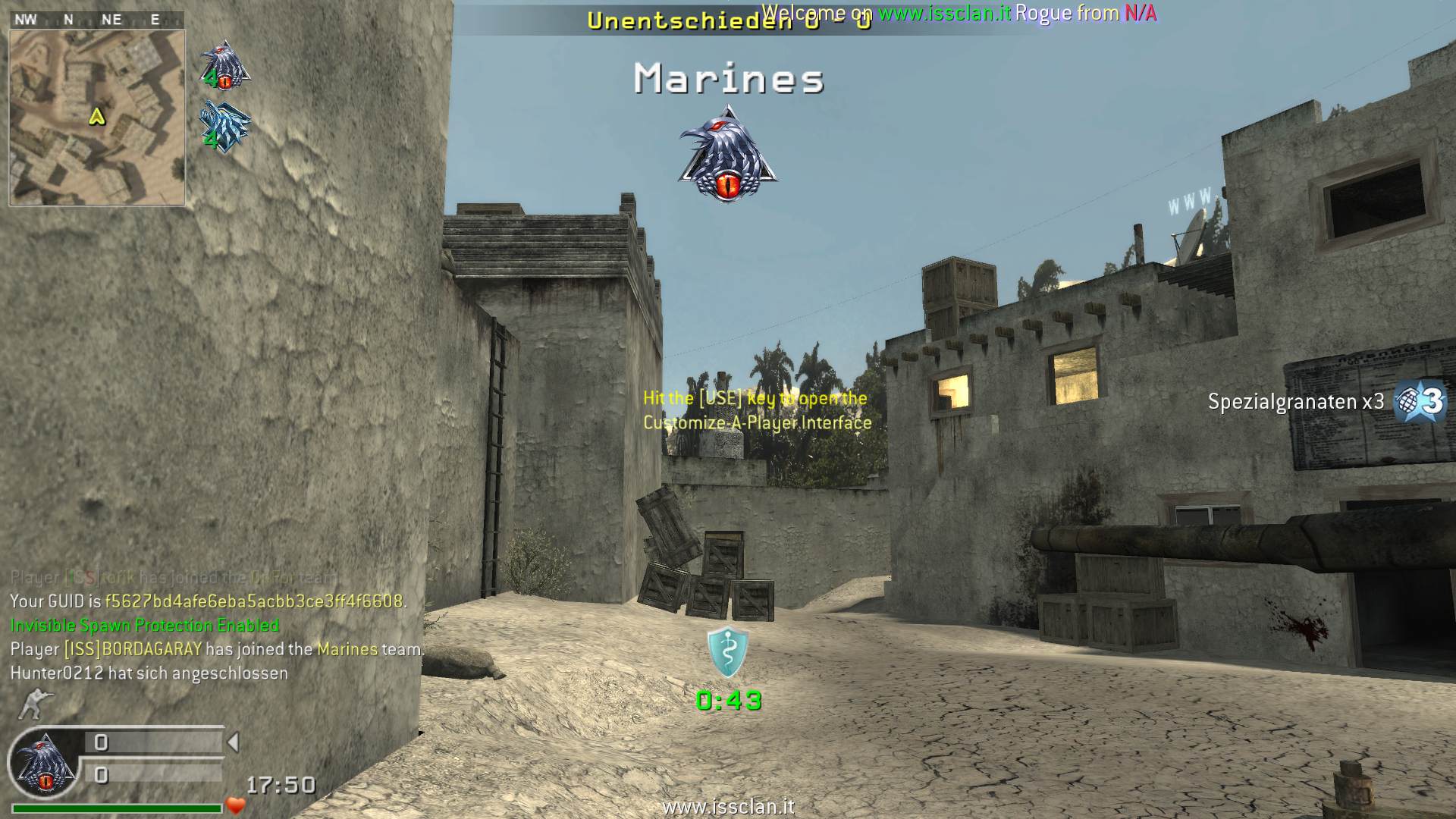
Task: Click the soldier stance indicator icon
Action: pos(32,704)
